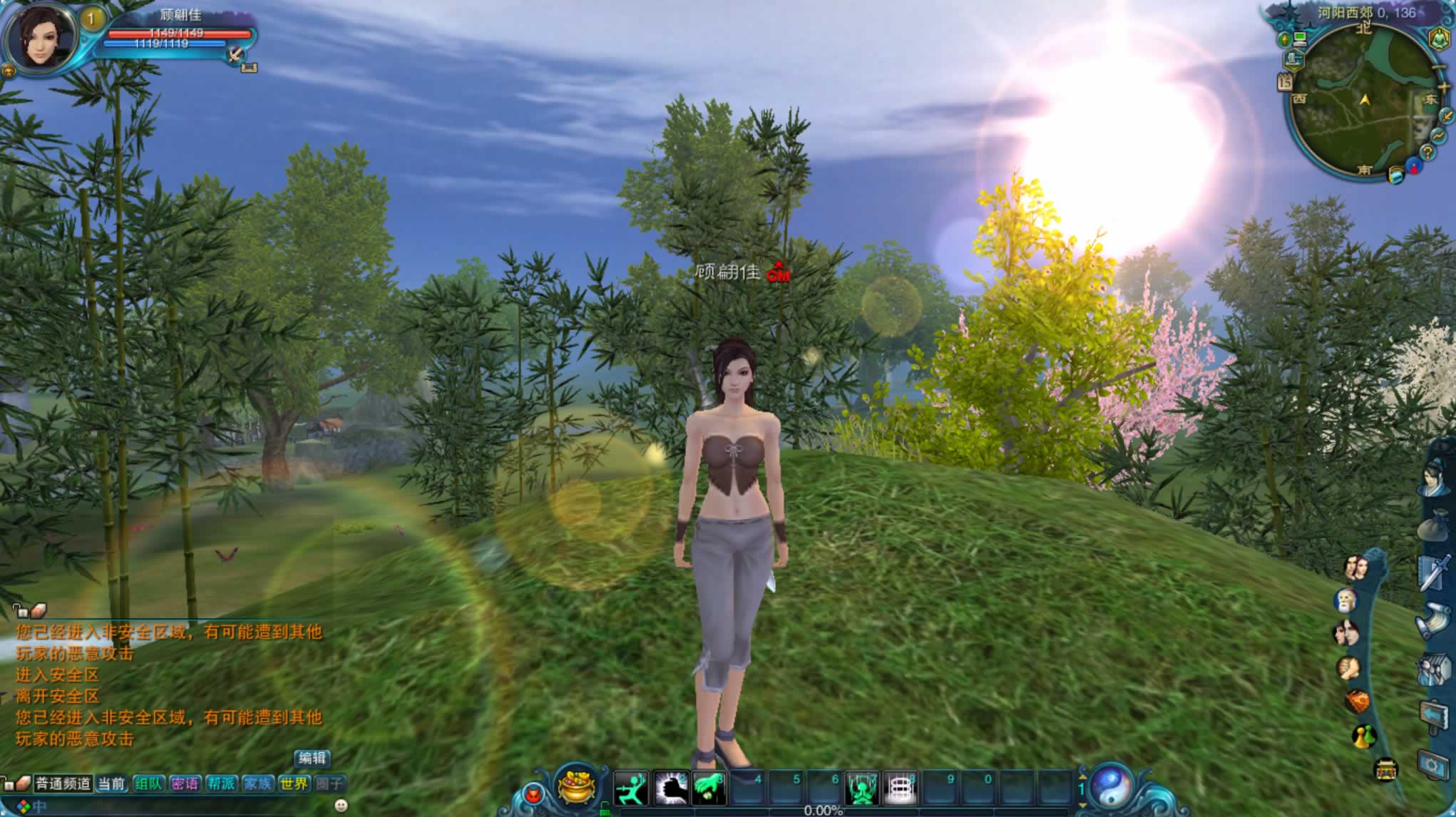Click the 编辑 edit button above chat

[x=312, y=759]
